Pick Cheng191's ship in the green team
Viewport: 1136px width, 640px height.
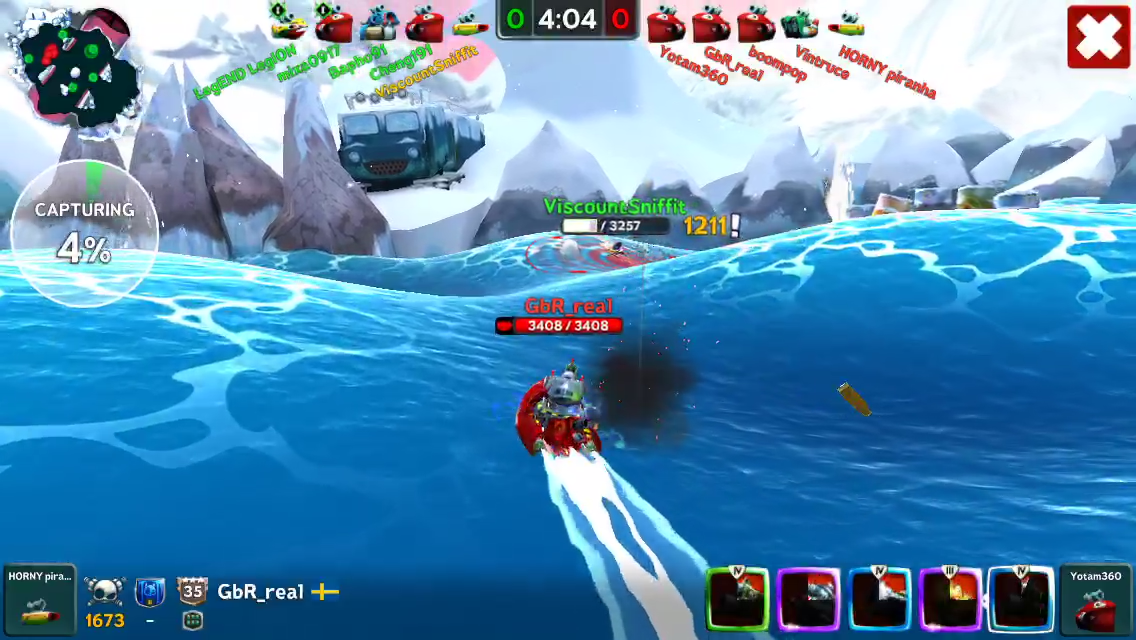pyautogui.click(x=424, y=21)
